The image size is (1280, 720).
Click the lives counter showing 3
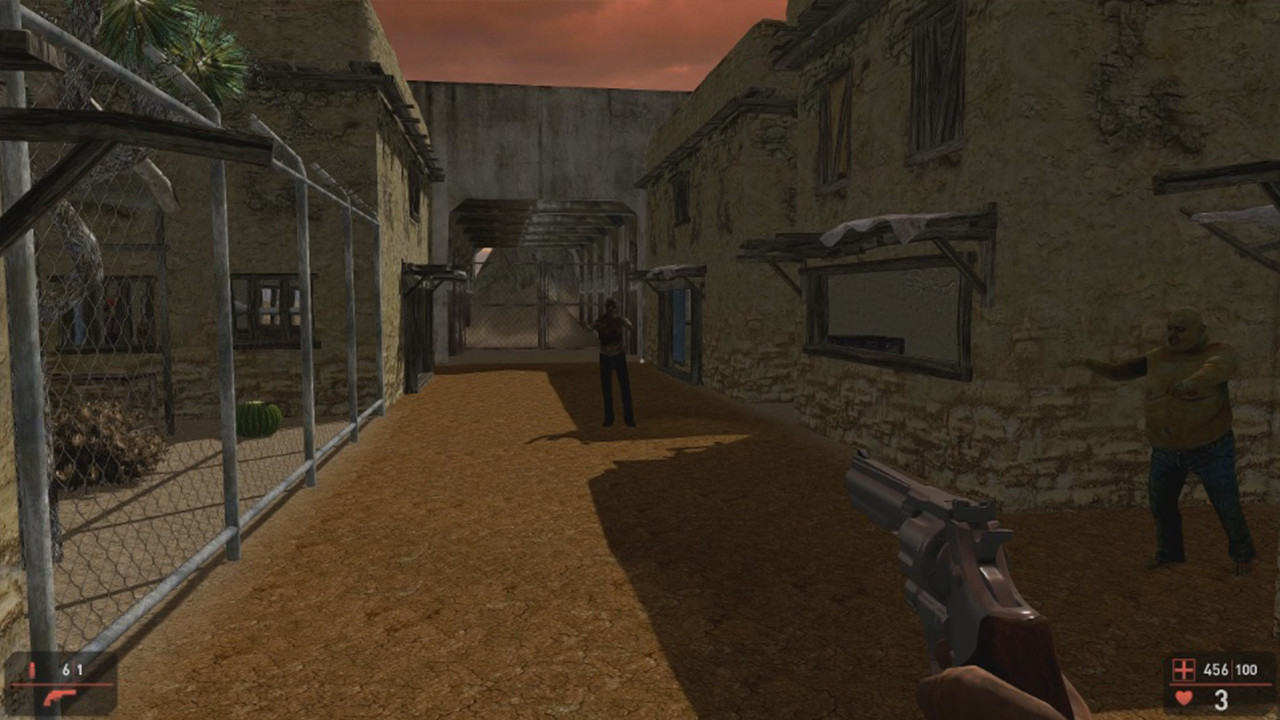click(x=1220, y=698)
